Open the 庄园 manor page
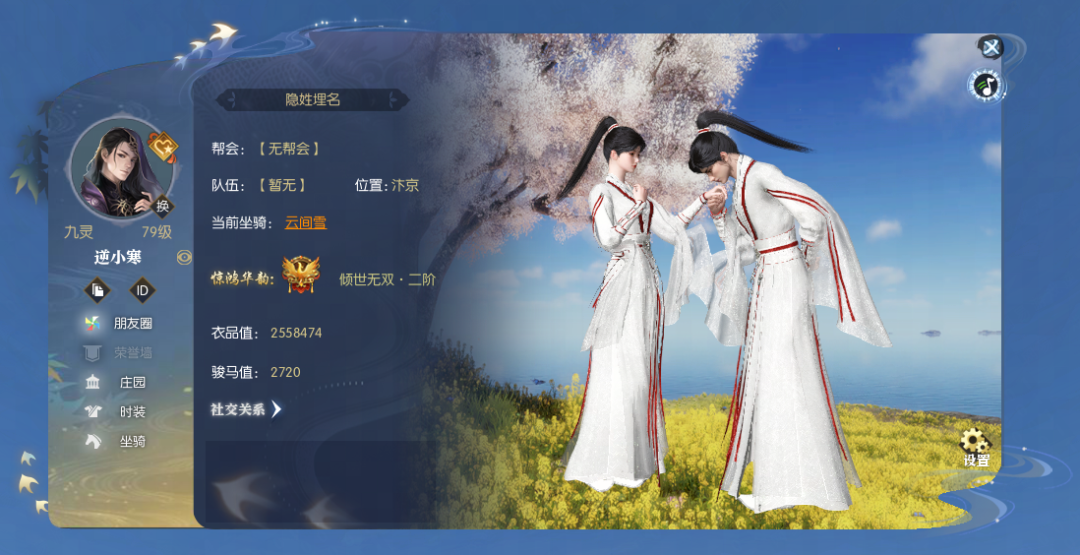 [x=120, y=382]
